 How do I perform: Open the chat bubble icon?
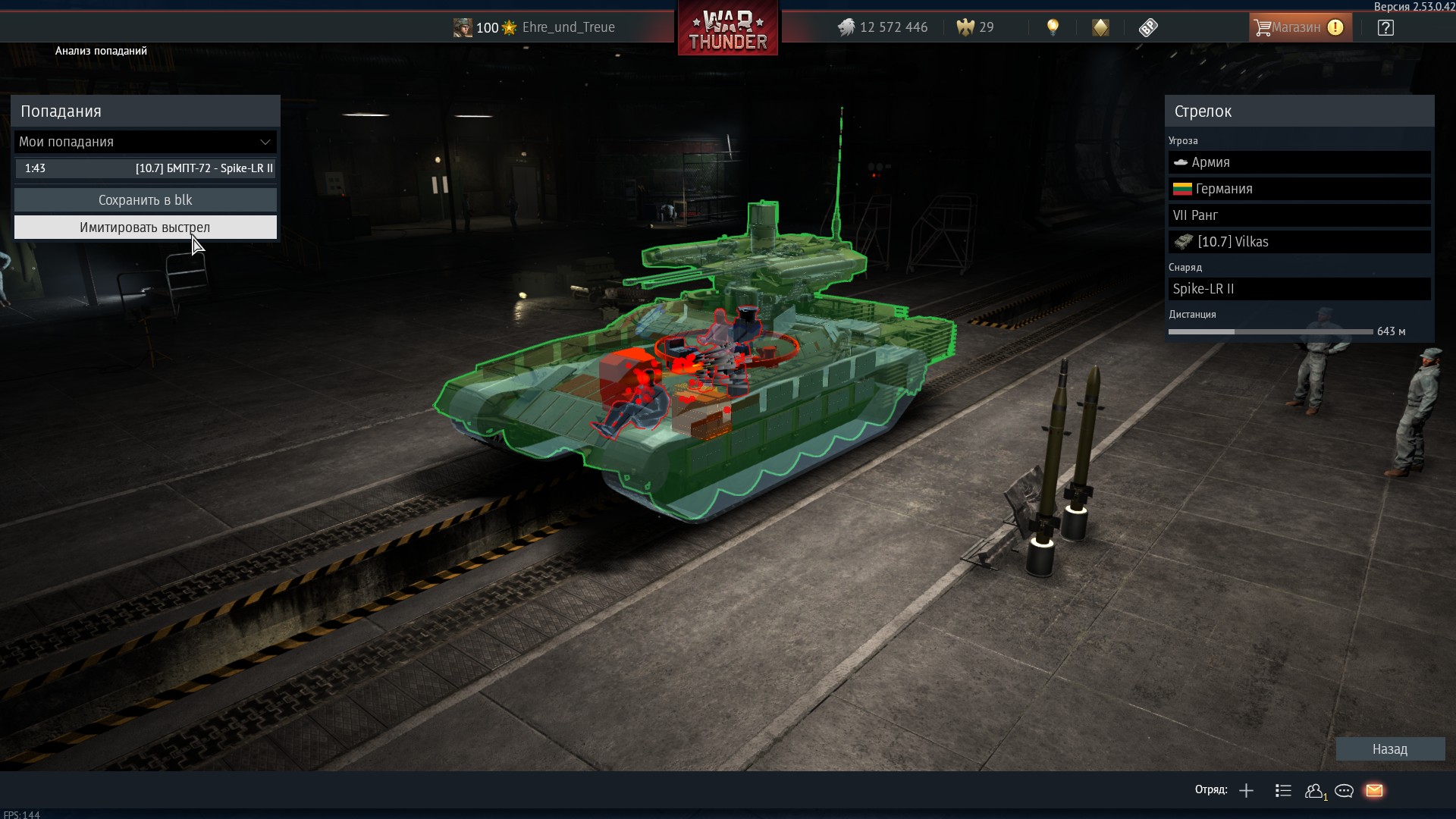1344,791
